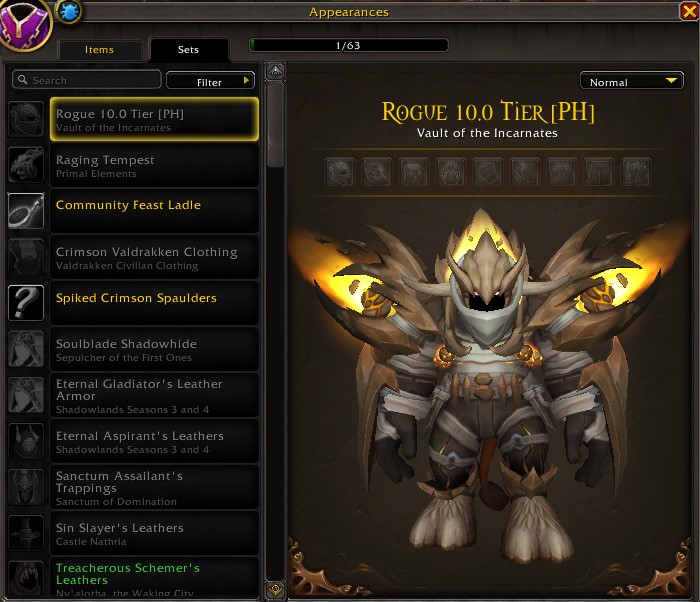Pick Crimson Valdrakken Clothing set
The width and height of the screenshot is (700, 602).
click(x=154, y=257)
